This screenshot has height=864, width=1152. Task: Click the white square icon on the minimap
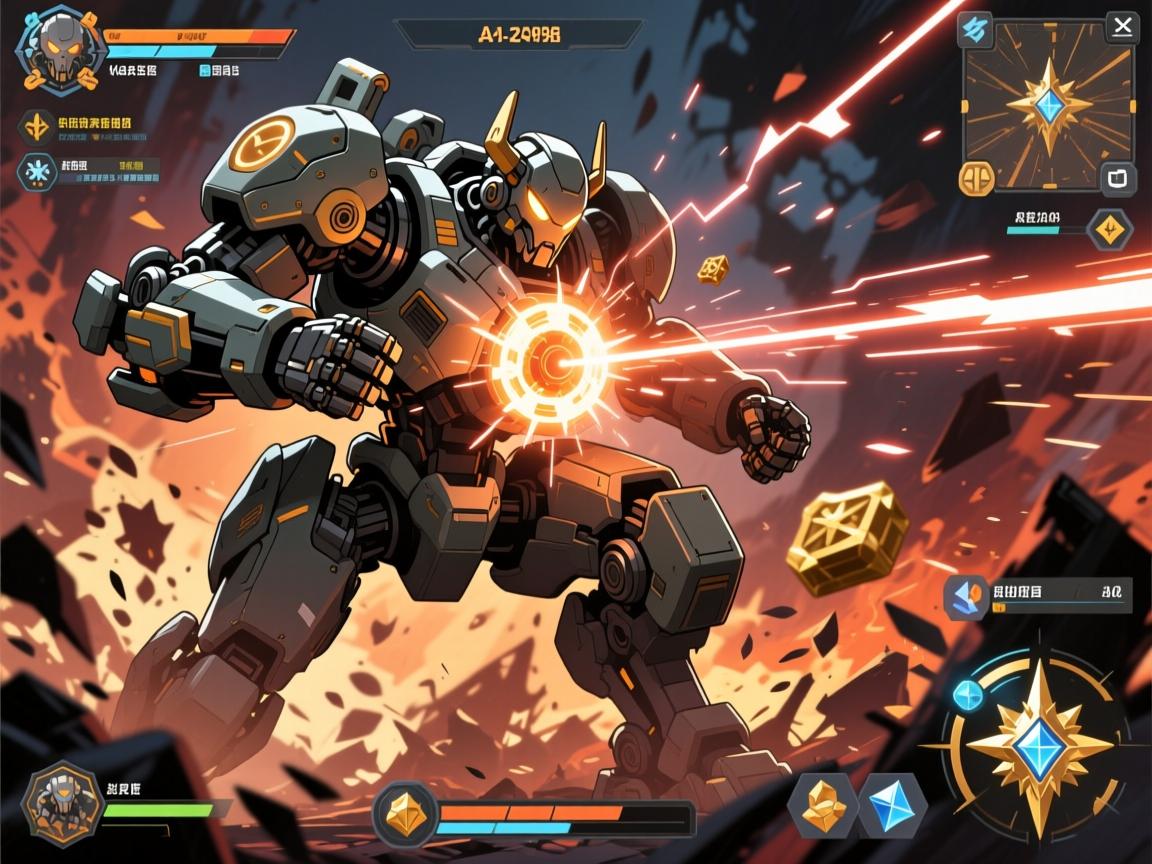(1116, 180)
